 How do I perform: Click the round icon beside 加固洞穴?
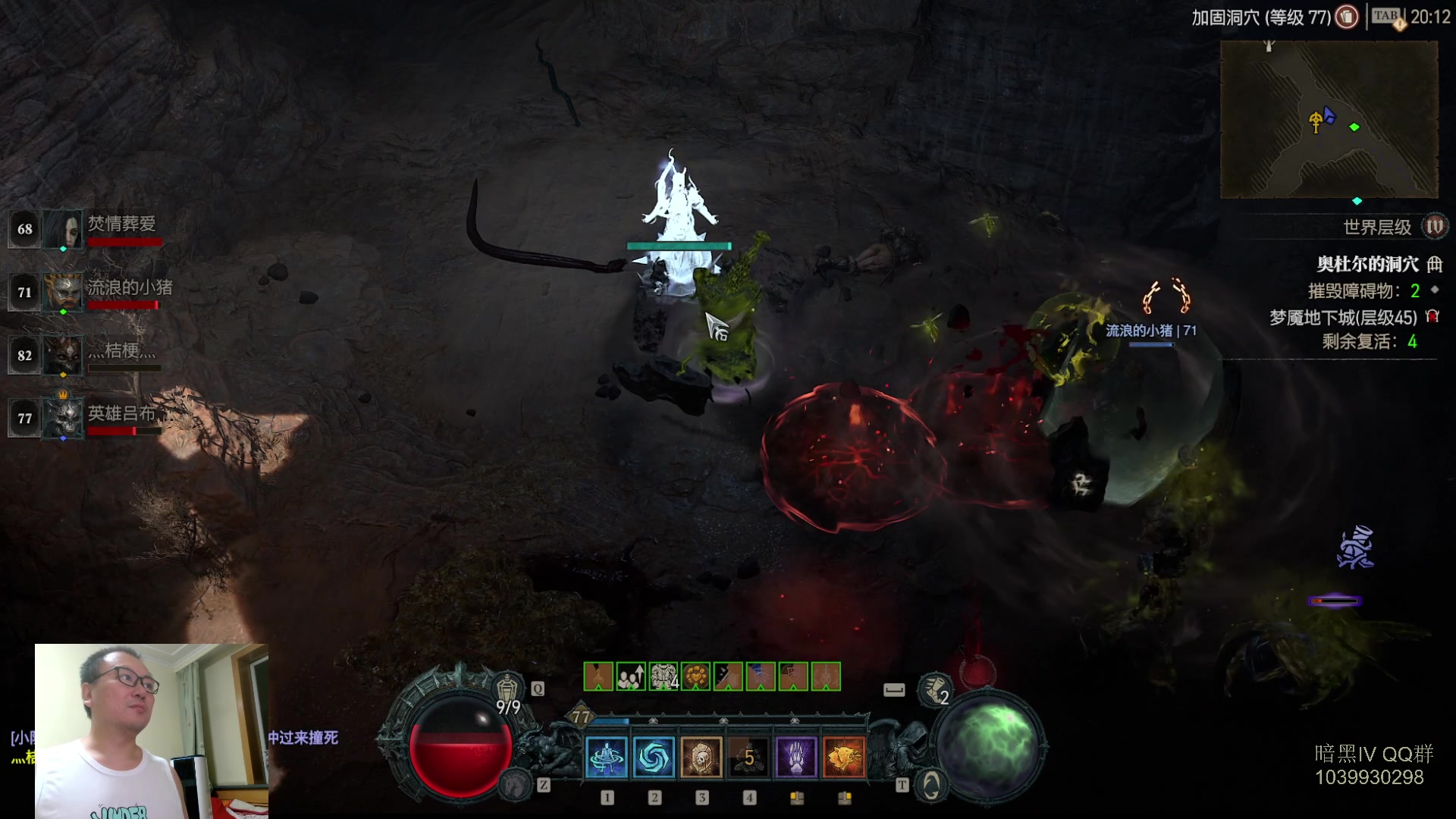1347,17
